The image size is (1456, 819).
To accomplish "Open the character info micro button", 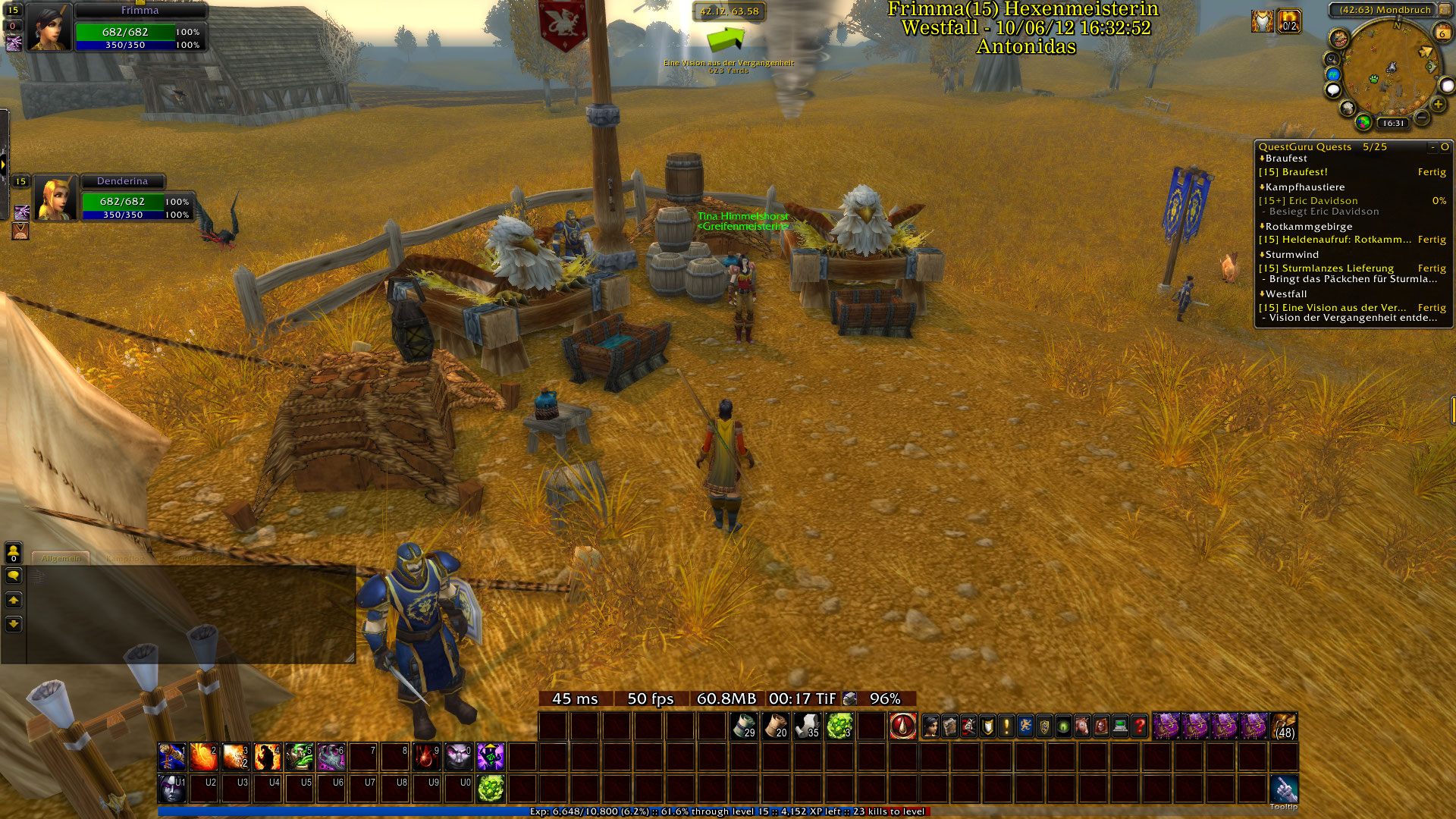I will [930, 726].
